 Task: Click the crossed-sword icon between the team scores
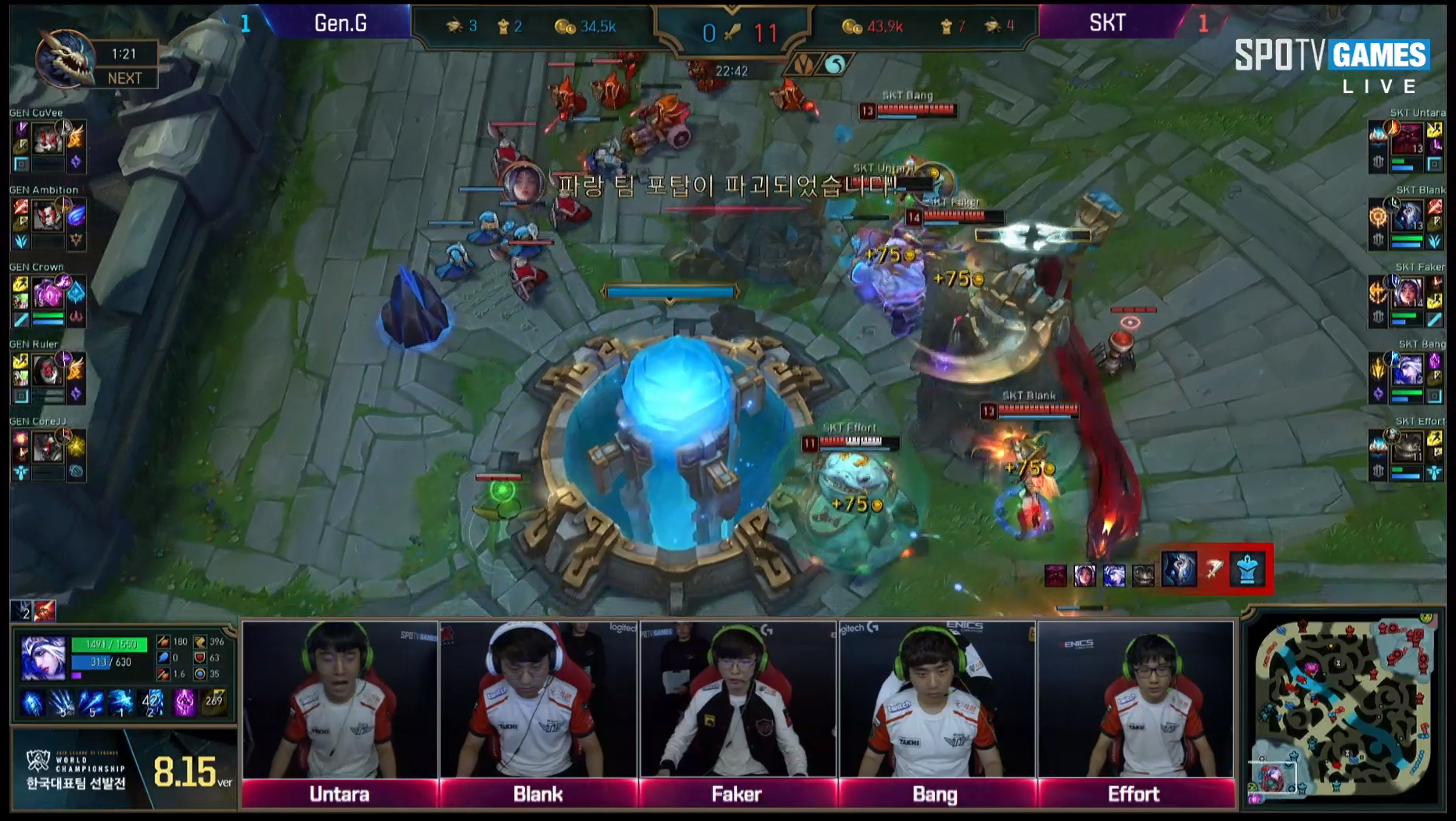[732, 31]
